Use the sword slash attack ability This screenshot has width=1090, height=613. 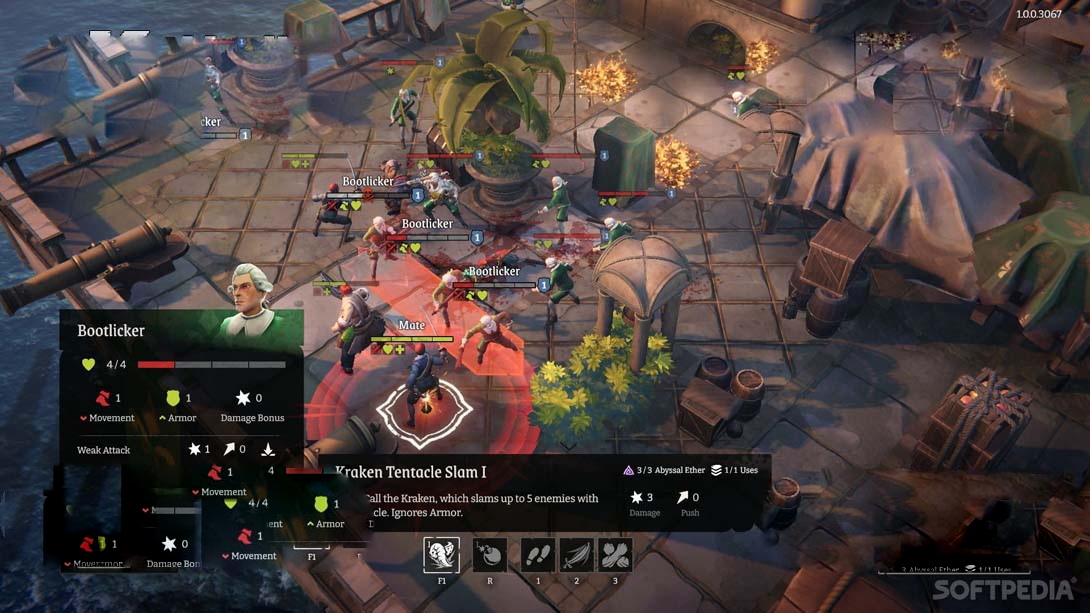pos(577,555)
